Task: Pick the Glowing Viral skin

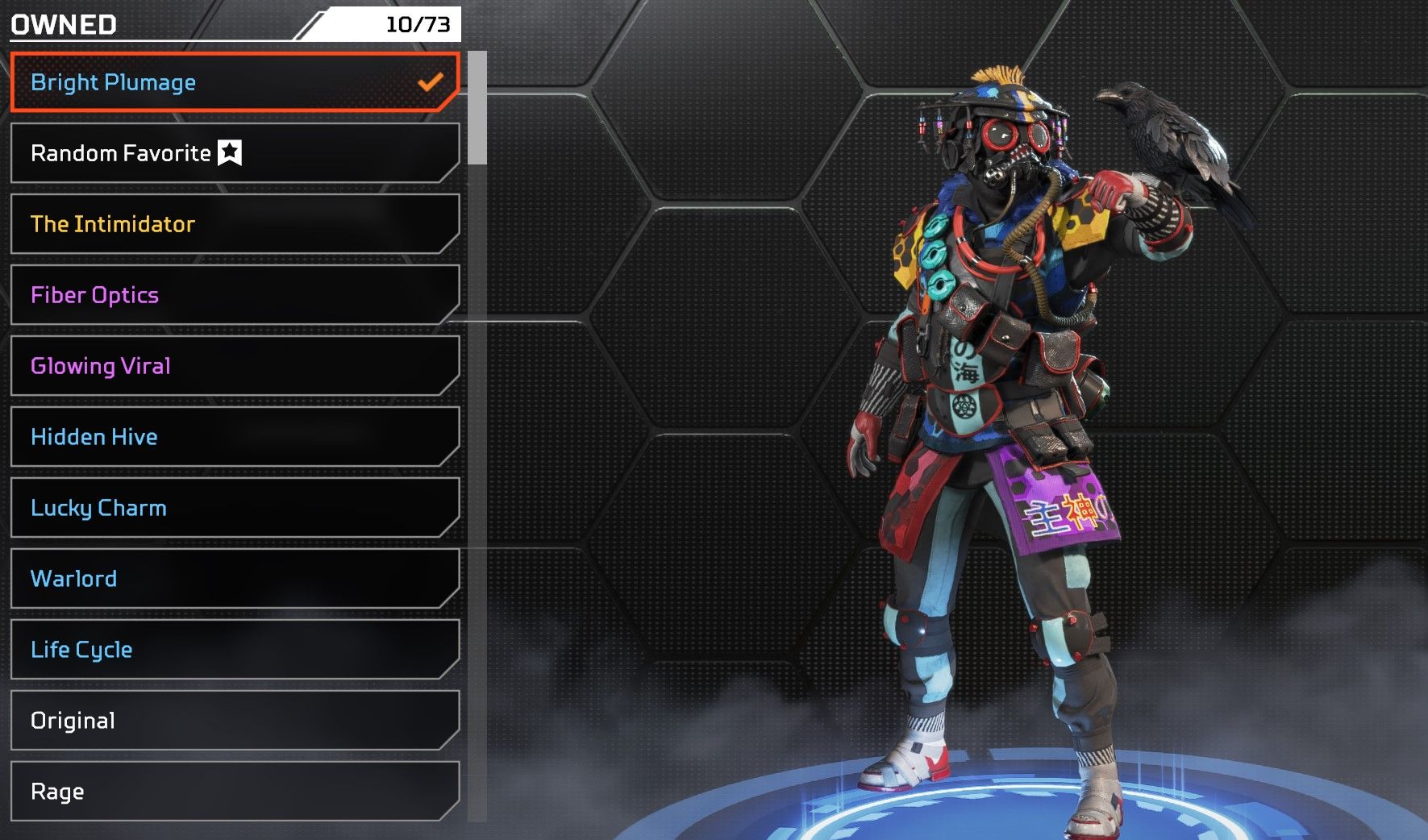Action: [x=234, y=366]
